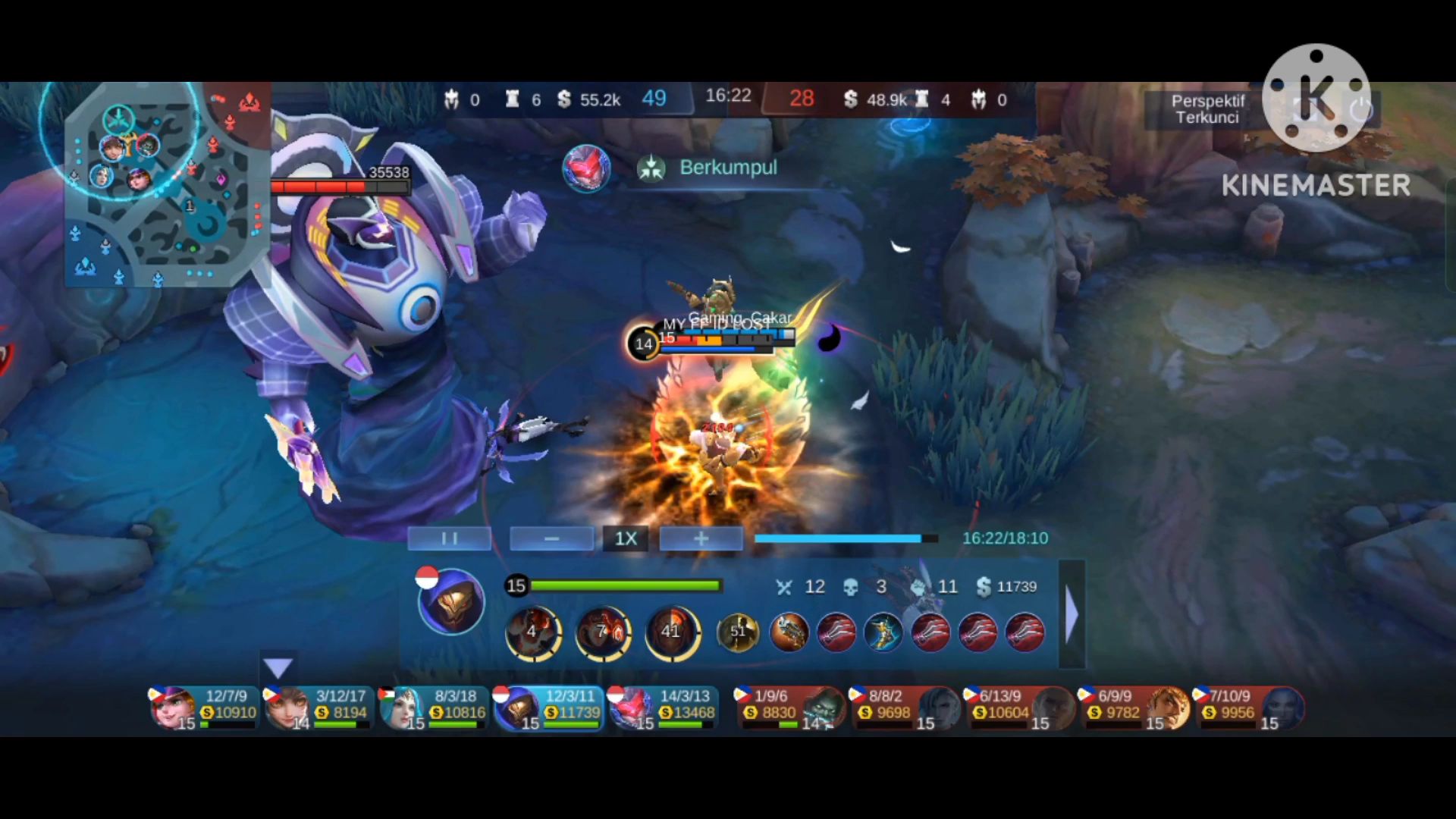The image size is (1456, 819).
Task: Spectate the blue-team player with 12/7/9 score
Action: (x=204, y=708)
